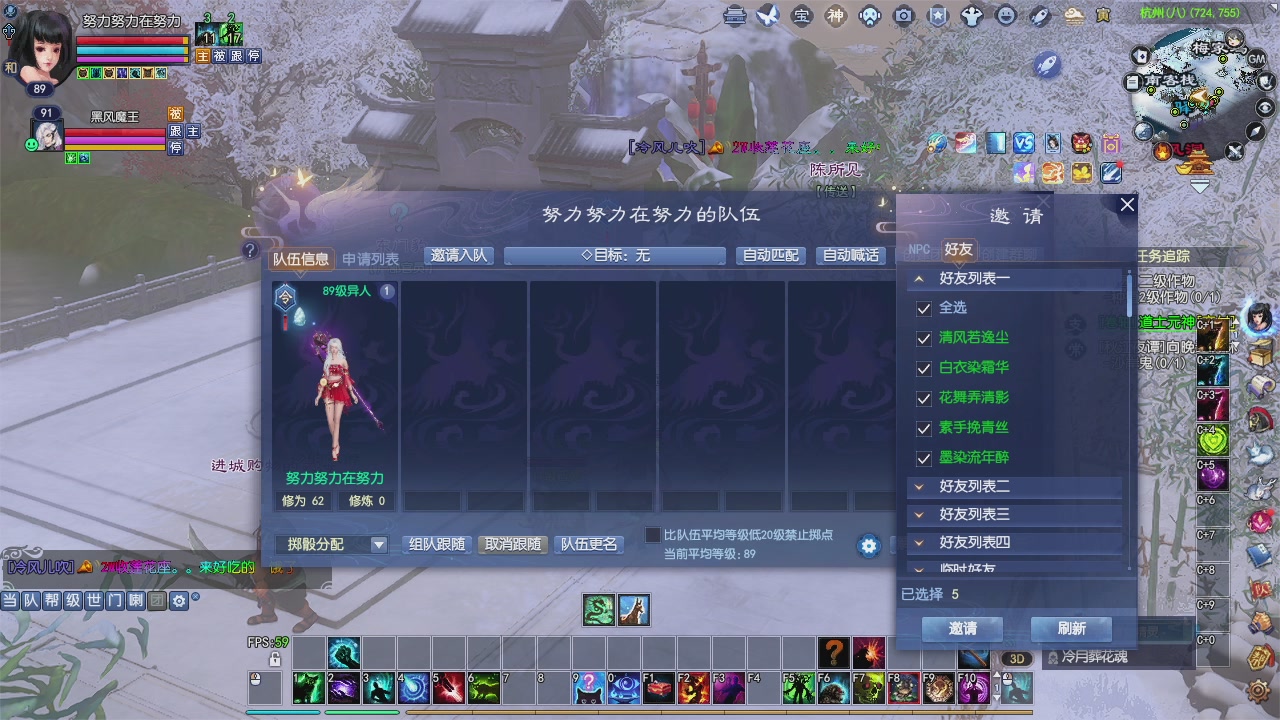The height and width of the screenshot is (720, 1280).
Task: Click the compass needle icon on the minimap
Action: [x=1253, y=133]
